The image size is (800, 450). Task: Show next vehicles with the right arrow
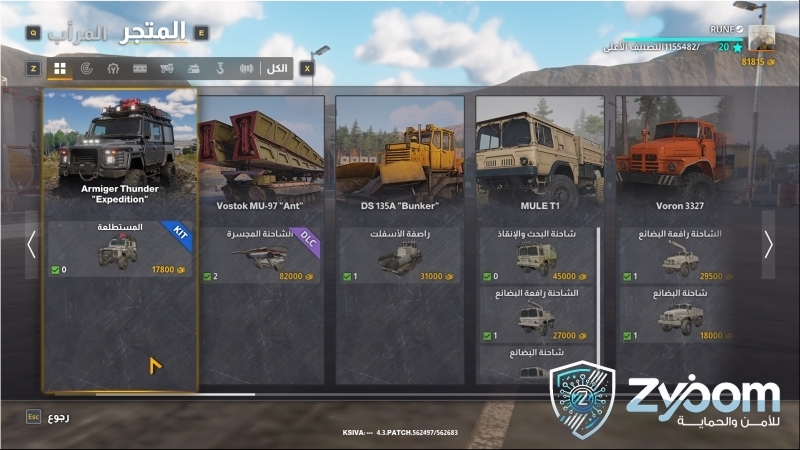click(x=768, y=245)
